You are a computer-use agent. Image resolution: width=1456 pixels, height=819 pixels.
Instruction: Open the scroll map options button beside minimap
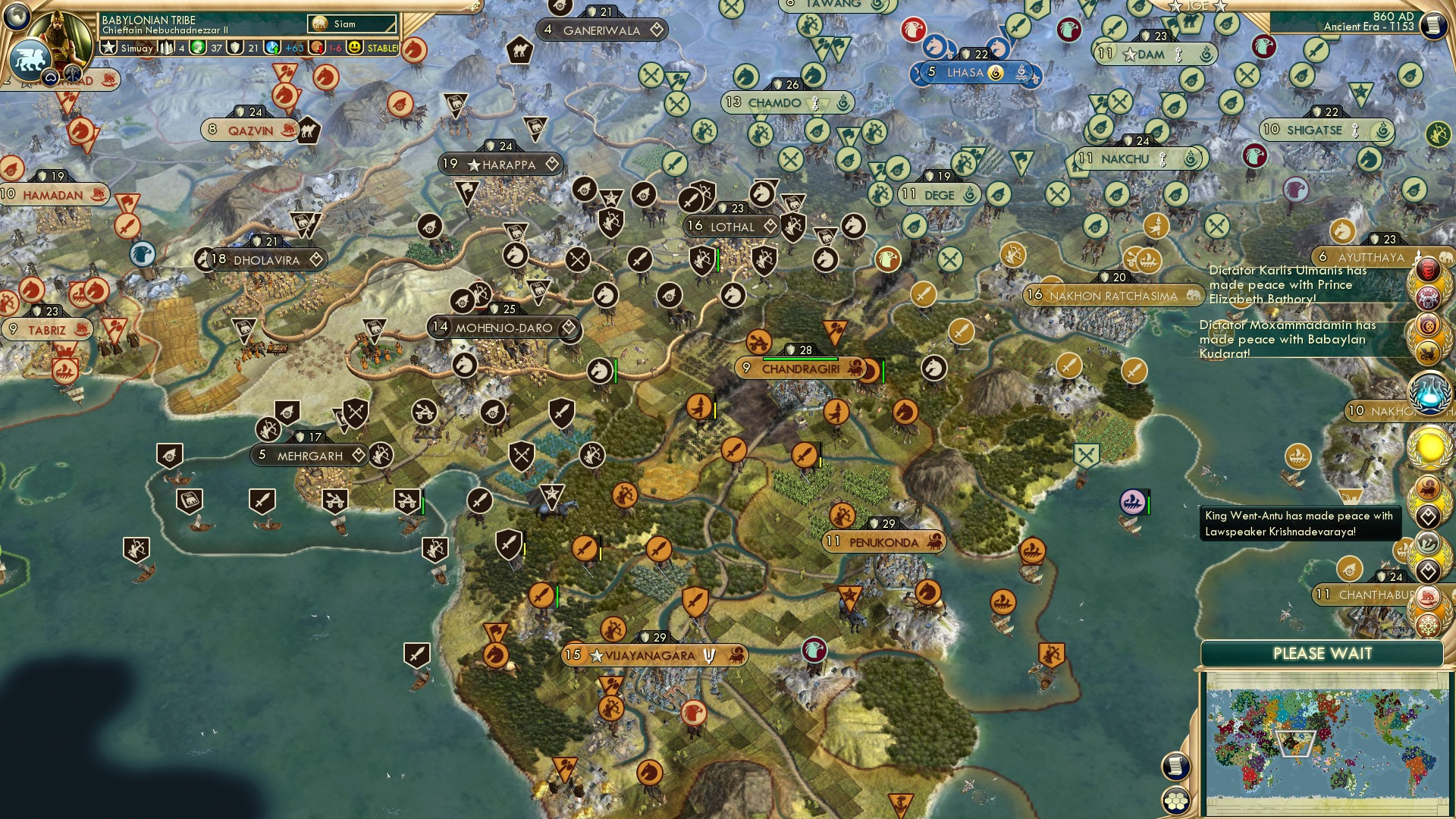click(1175, 767)
